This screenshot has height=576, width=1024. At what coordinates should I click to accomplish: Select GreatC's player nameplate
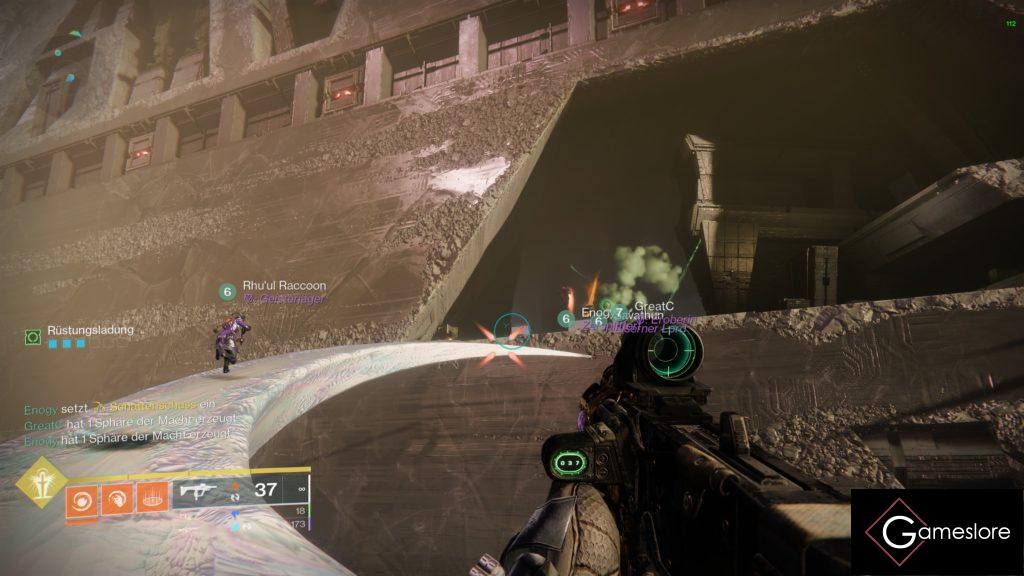[651, 308]
